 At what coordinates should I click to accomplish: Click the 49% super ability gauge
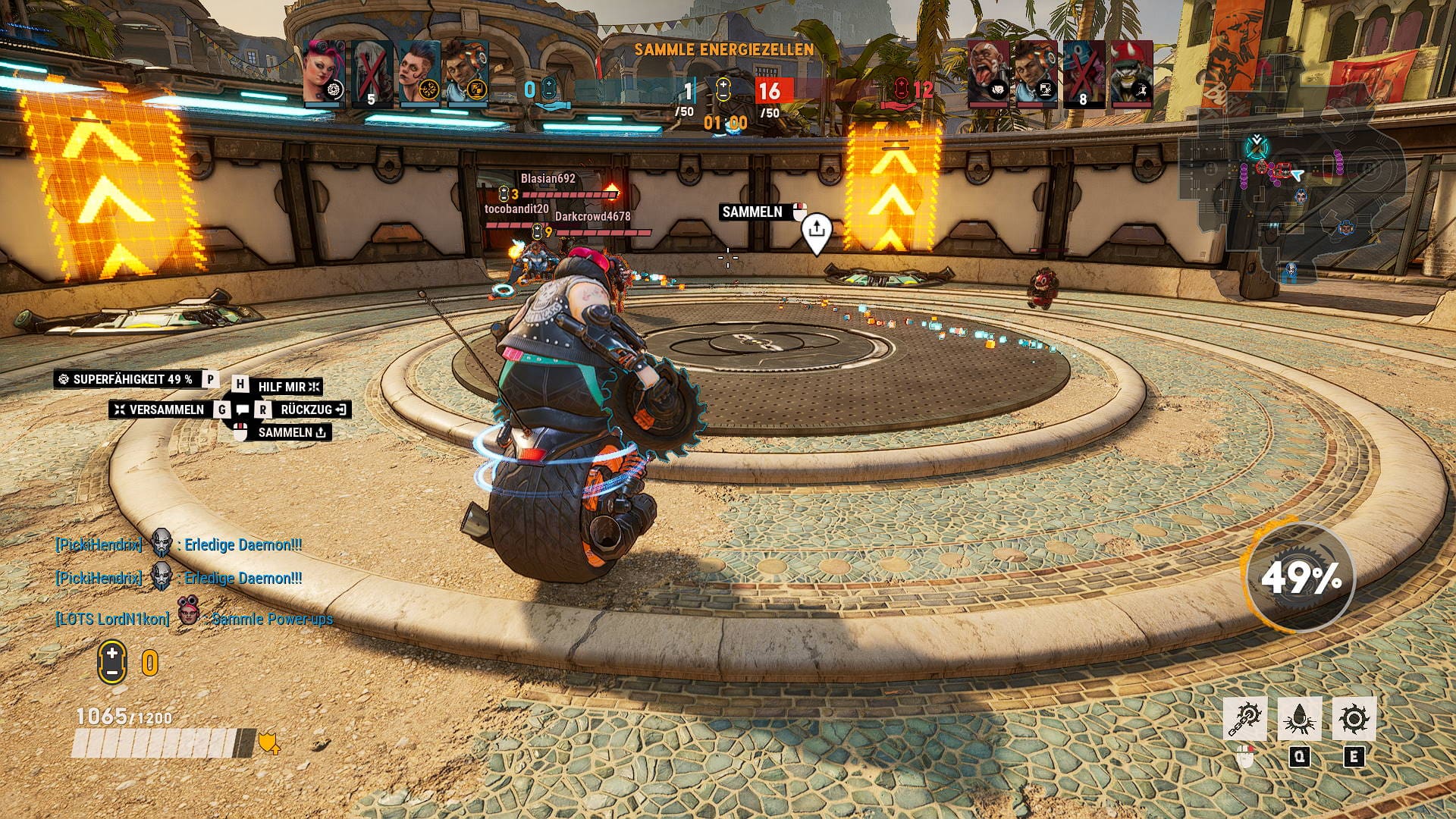(x=1300, y=579)
